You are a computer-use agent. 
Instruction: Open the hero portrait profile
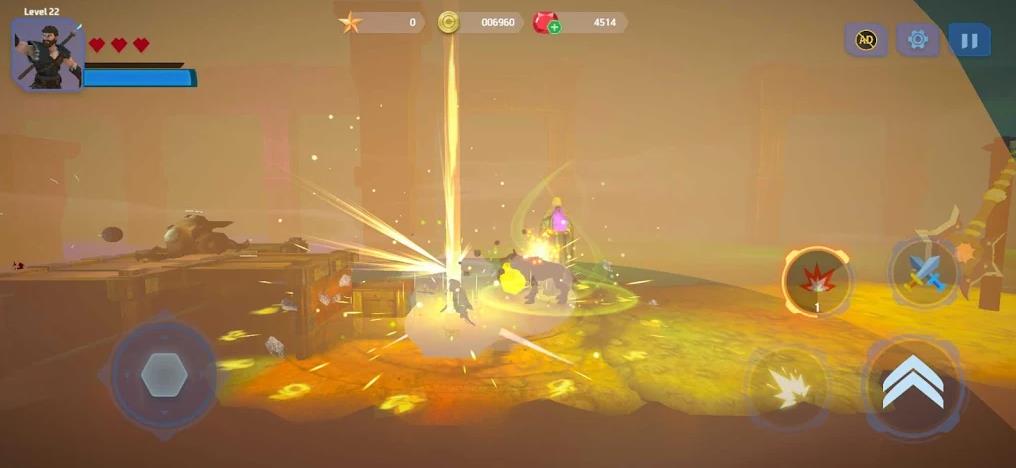coord(45,53)
